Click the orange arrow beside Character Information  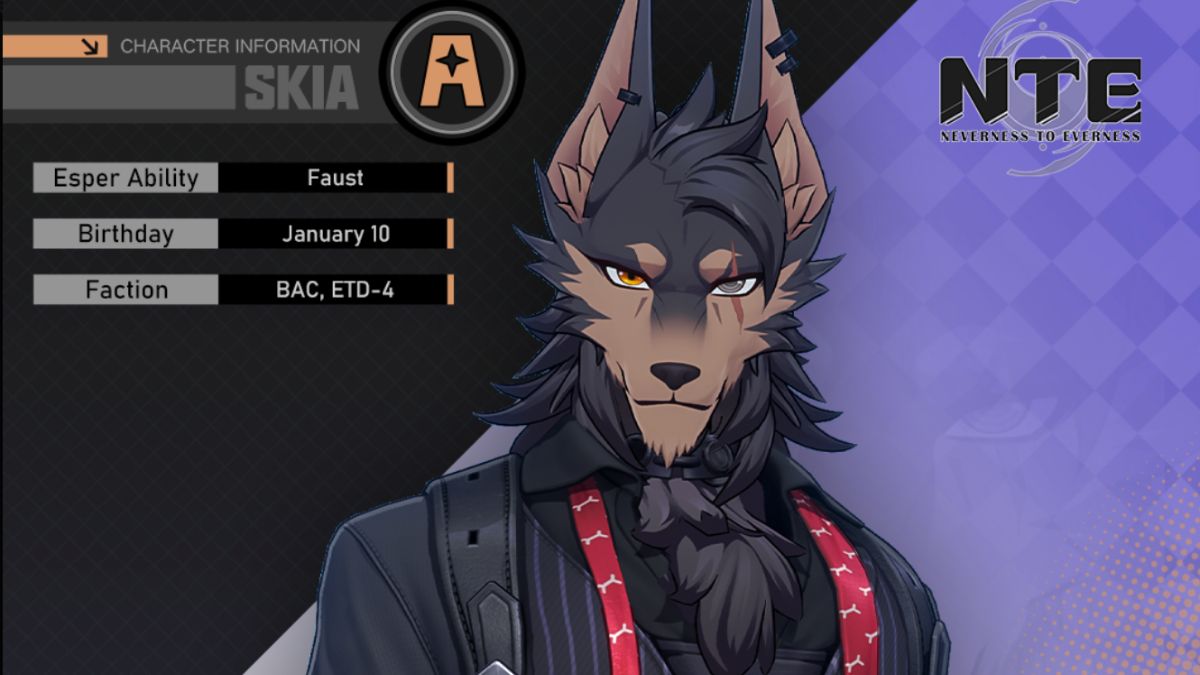[92, 46]
